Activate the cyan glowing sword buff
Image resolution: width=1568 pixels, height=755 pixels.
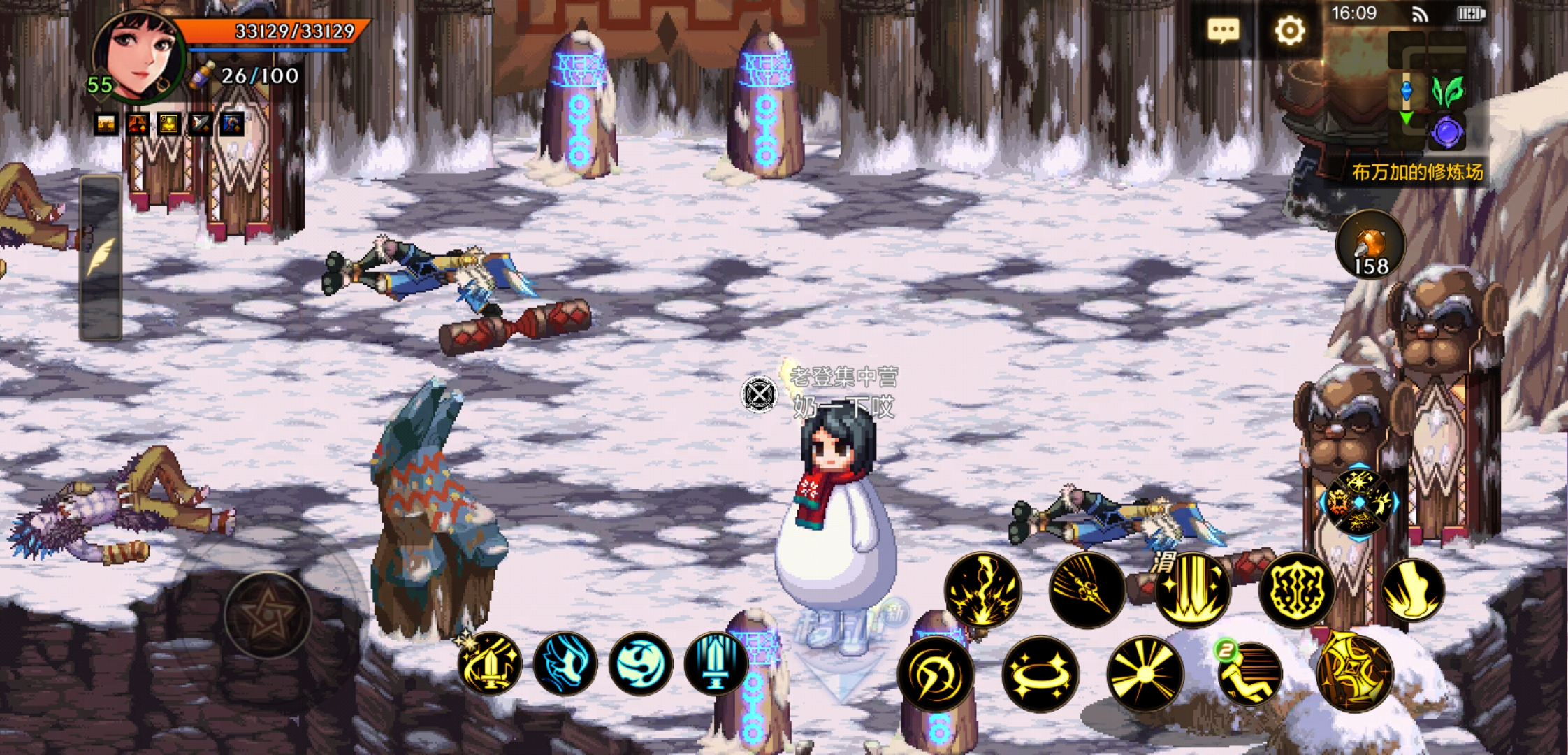click(716, 663)
